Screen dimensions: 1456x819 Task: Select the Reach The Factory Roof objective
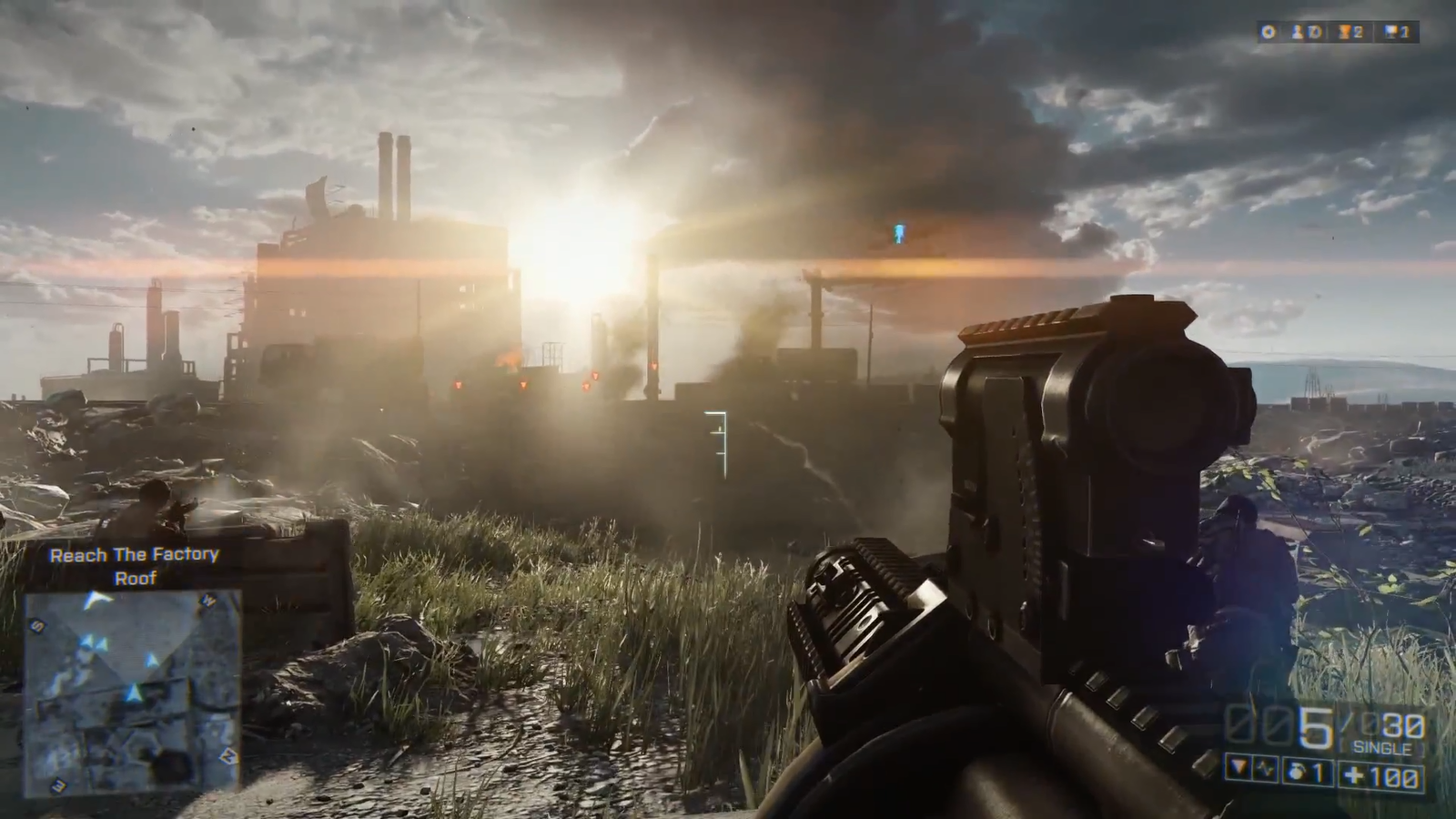(x=135, y=565)
